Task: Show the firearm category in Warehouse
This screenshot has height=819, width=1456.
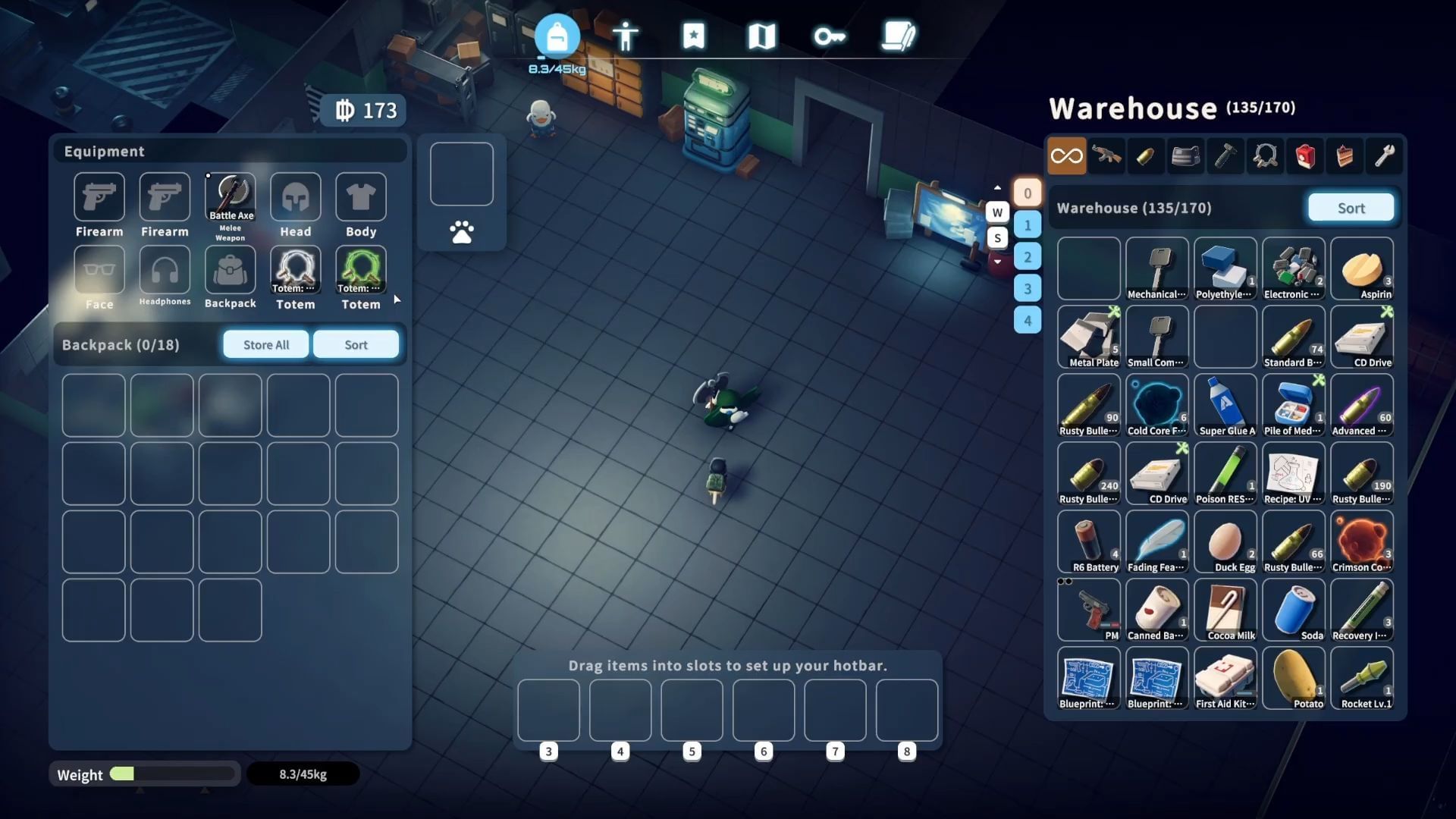Action: tap(1106, 156)
